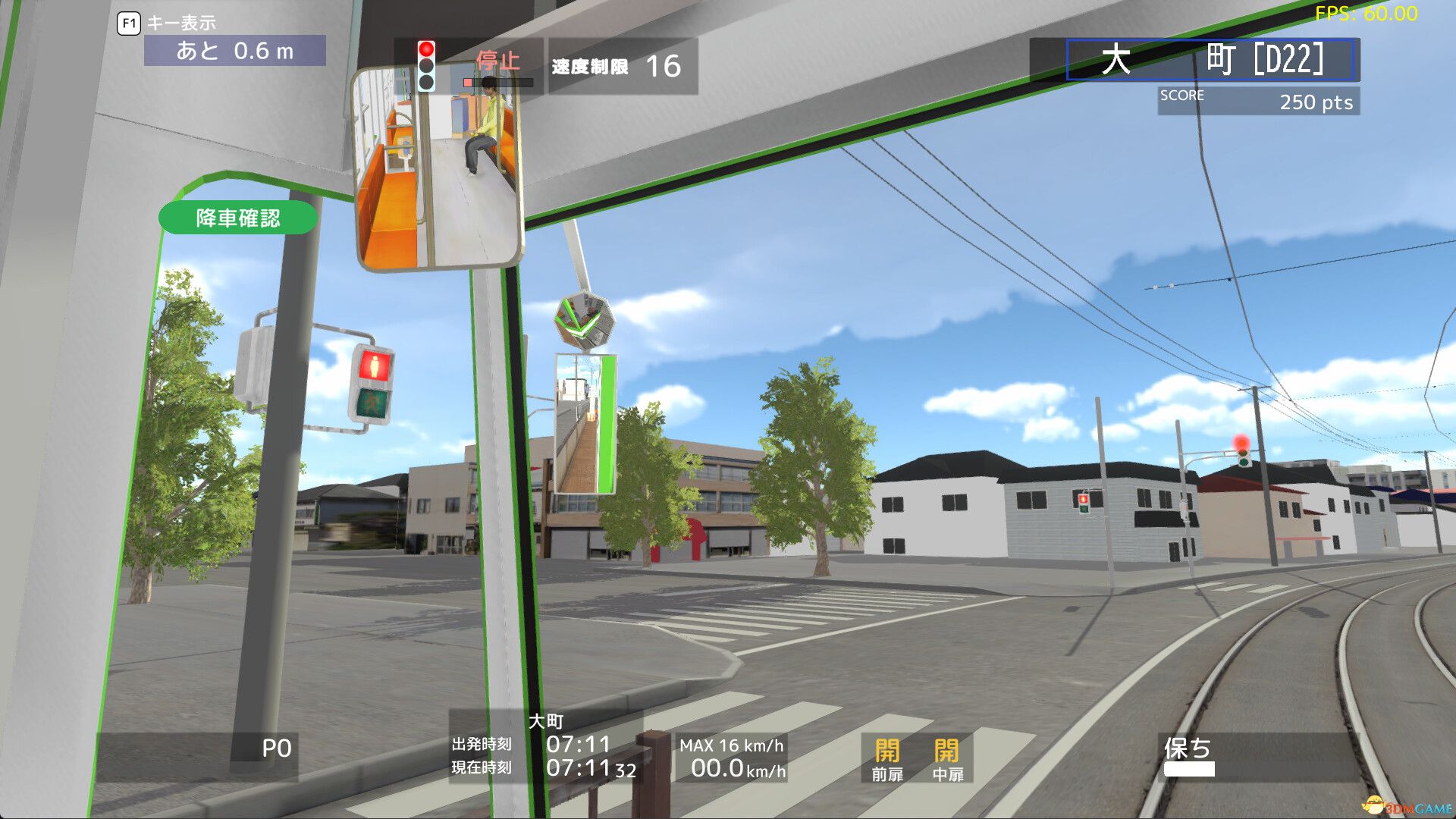The height and width of the screenshot is (819, 1456).
Task: Select the interior rear-view mirror display
Action: coord(440,167)
